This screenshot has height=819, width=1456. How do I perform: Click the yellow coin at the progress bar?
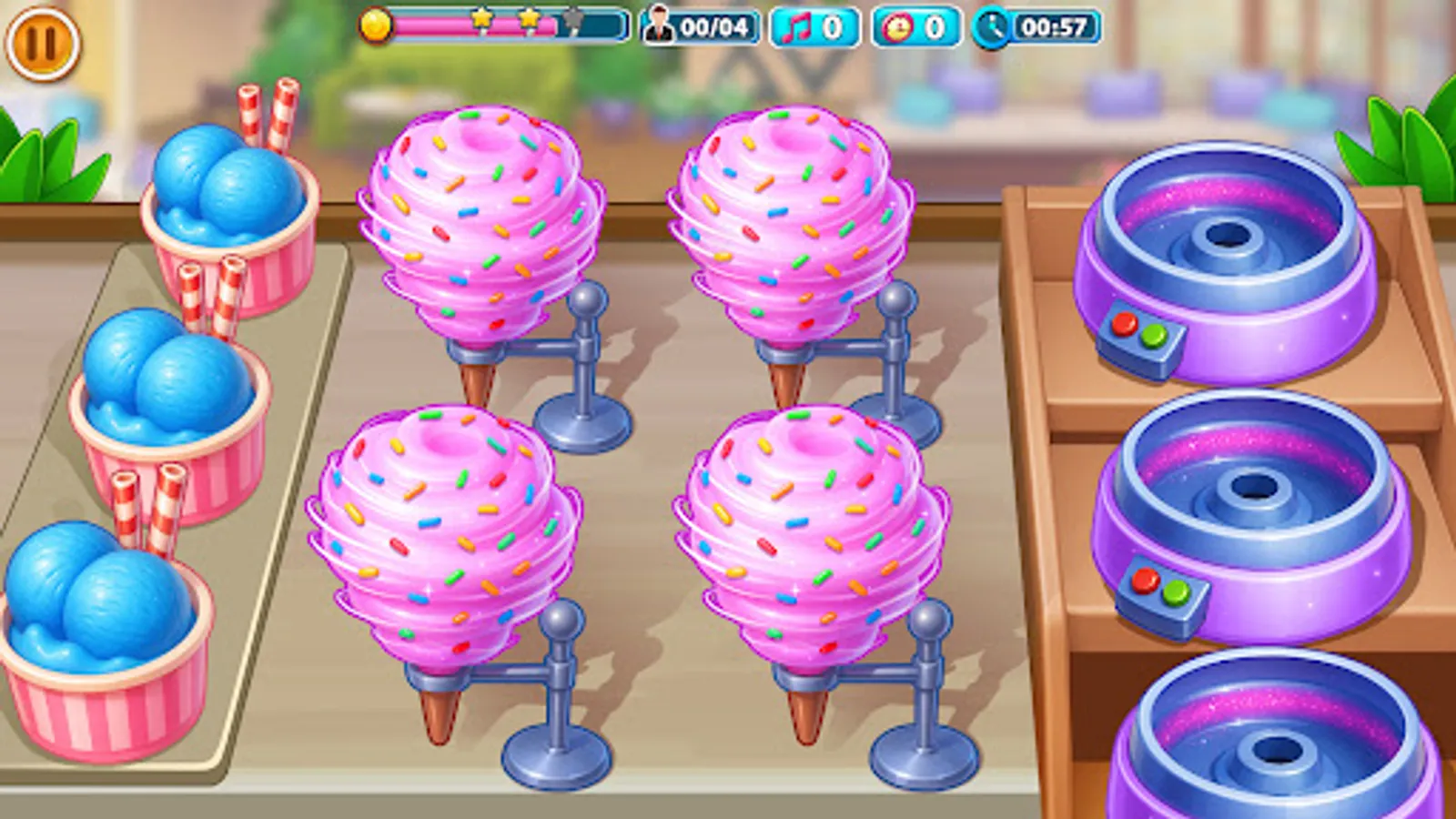coord(377,26)
